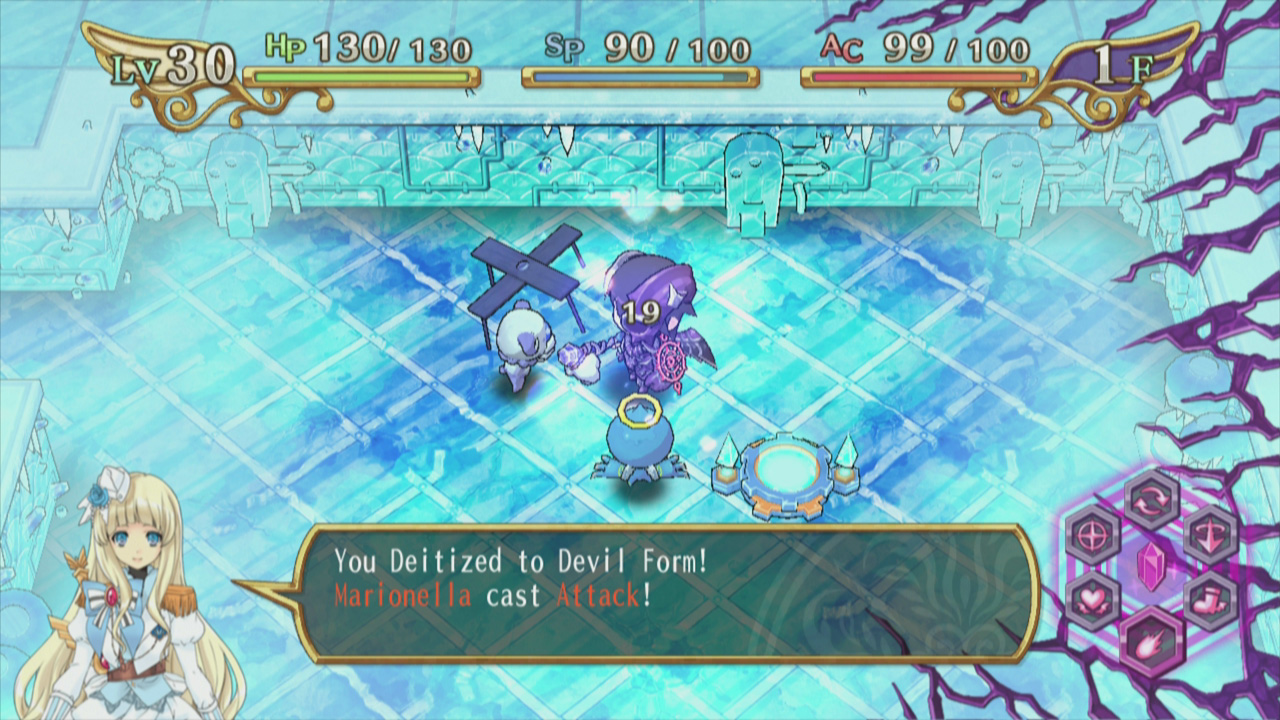The width and height of the screenshot is (1280, 720).
Task: Activate the crosshair targeting skill icon
Action: [x=1091, y=533]
